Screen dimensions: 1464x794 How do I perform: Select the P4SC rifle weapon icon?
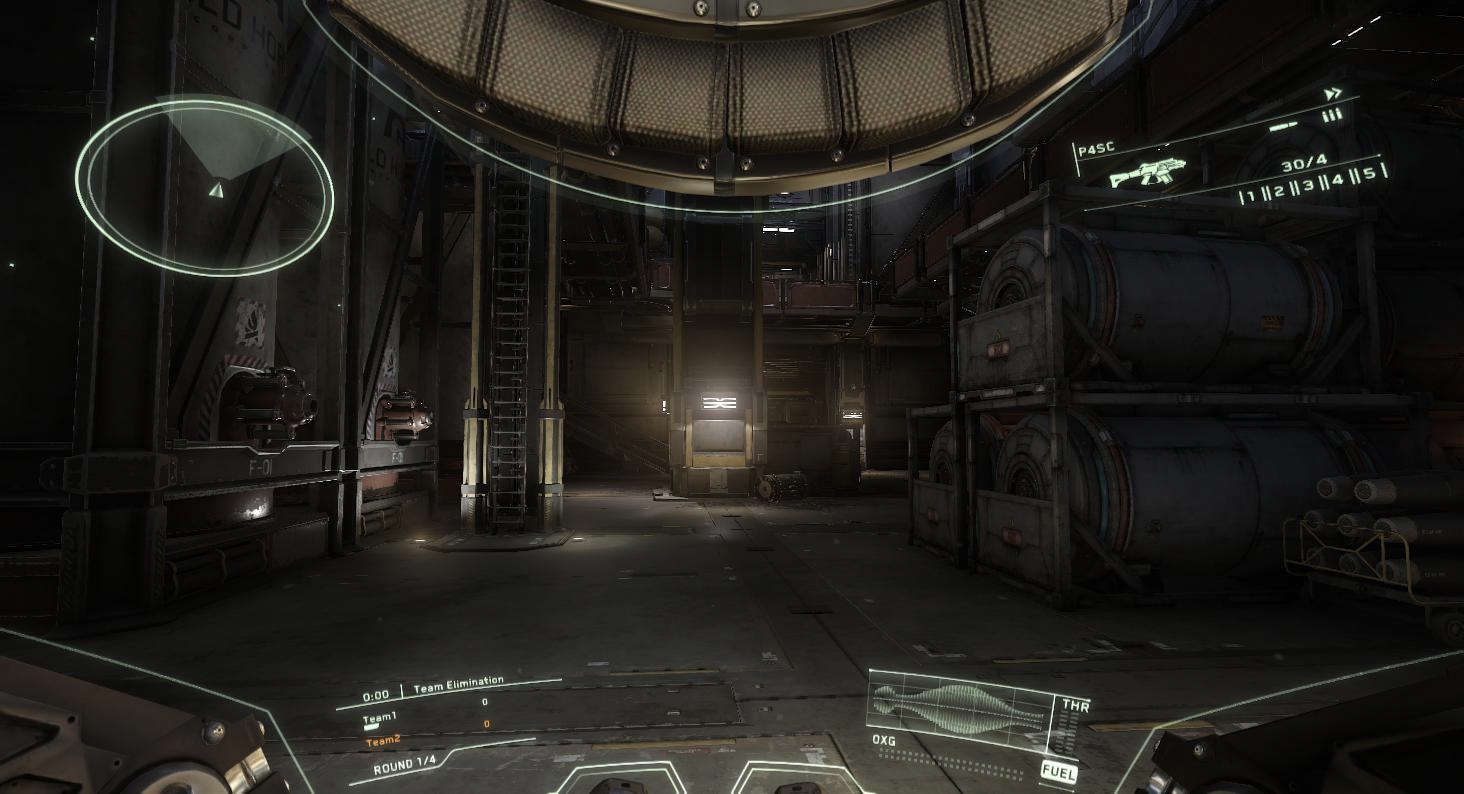click(1146, 174)
